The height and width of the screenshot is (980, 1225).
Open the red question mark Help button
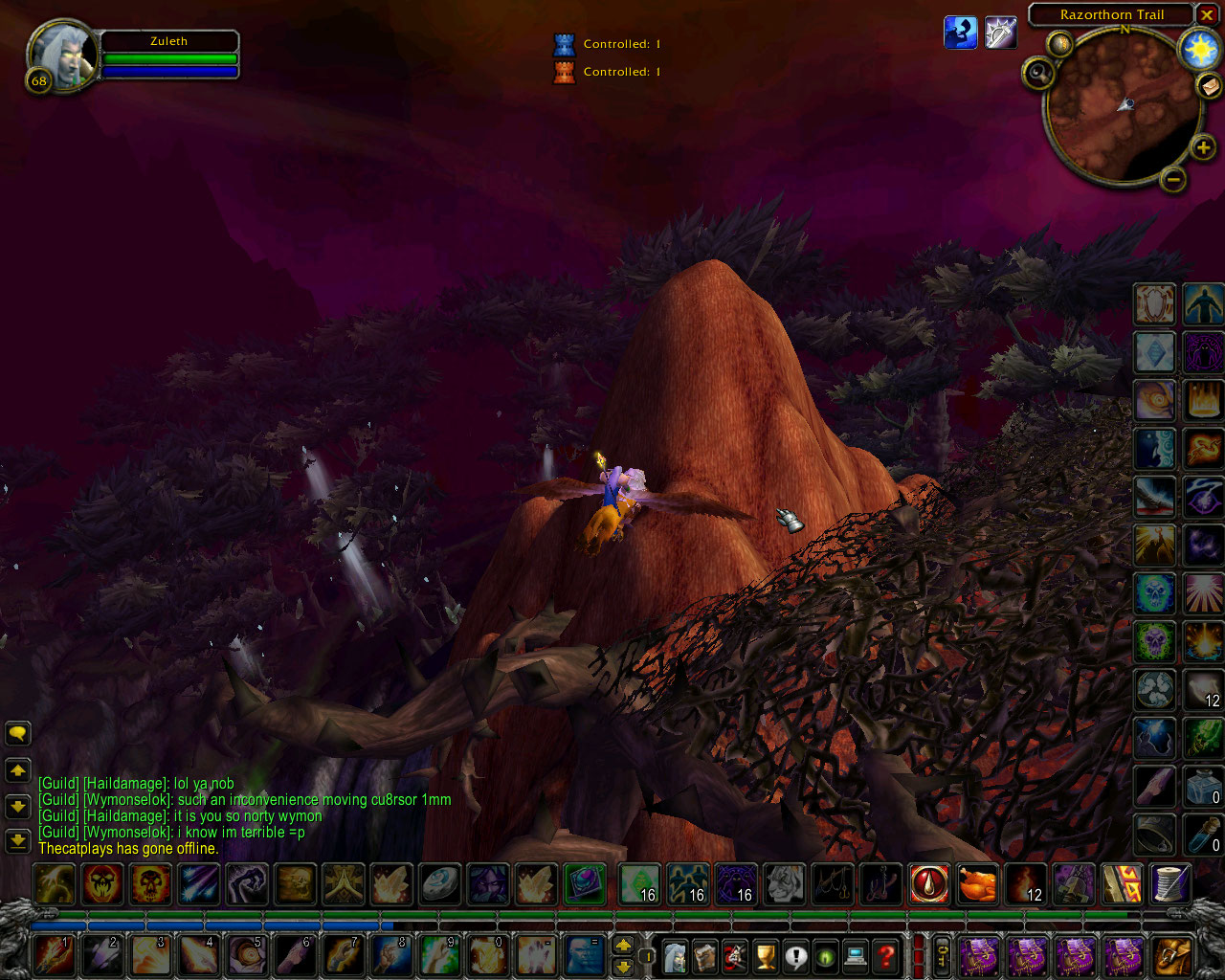pos(887,956)
